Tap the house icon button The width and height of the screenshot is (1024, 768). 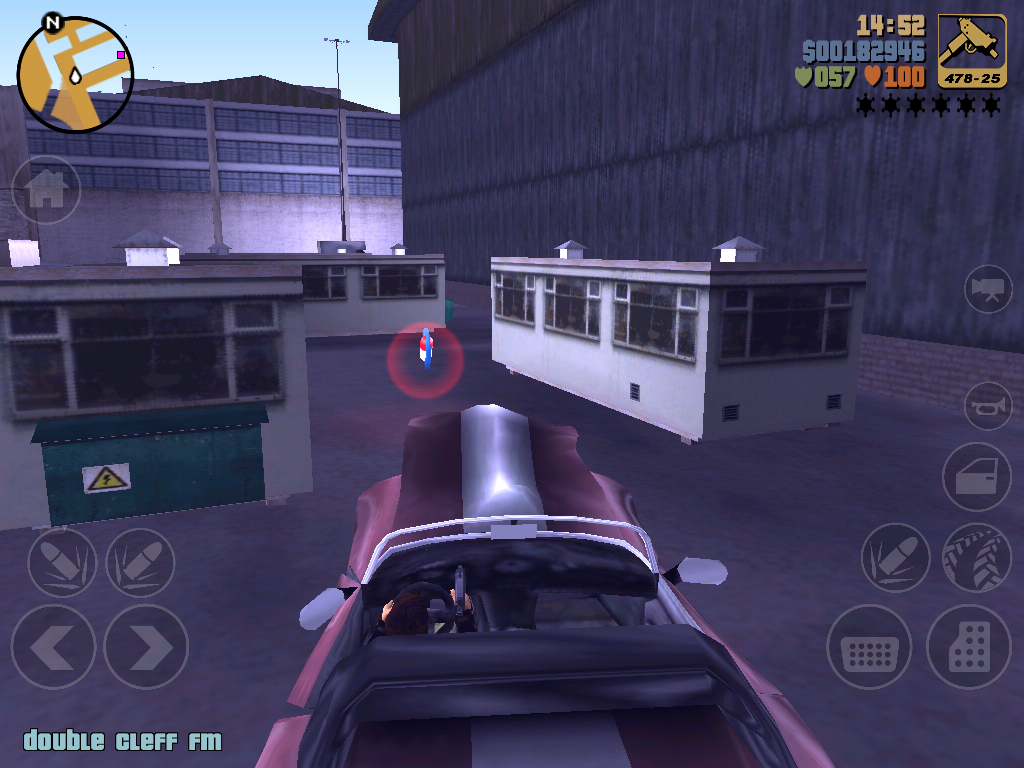point(46,189)
